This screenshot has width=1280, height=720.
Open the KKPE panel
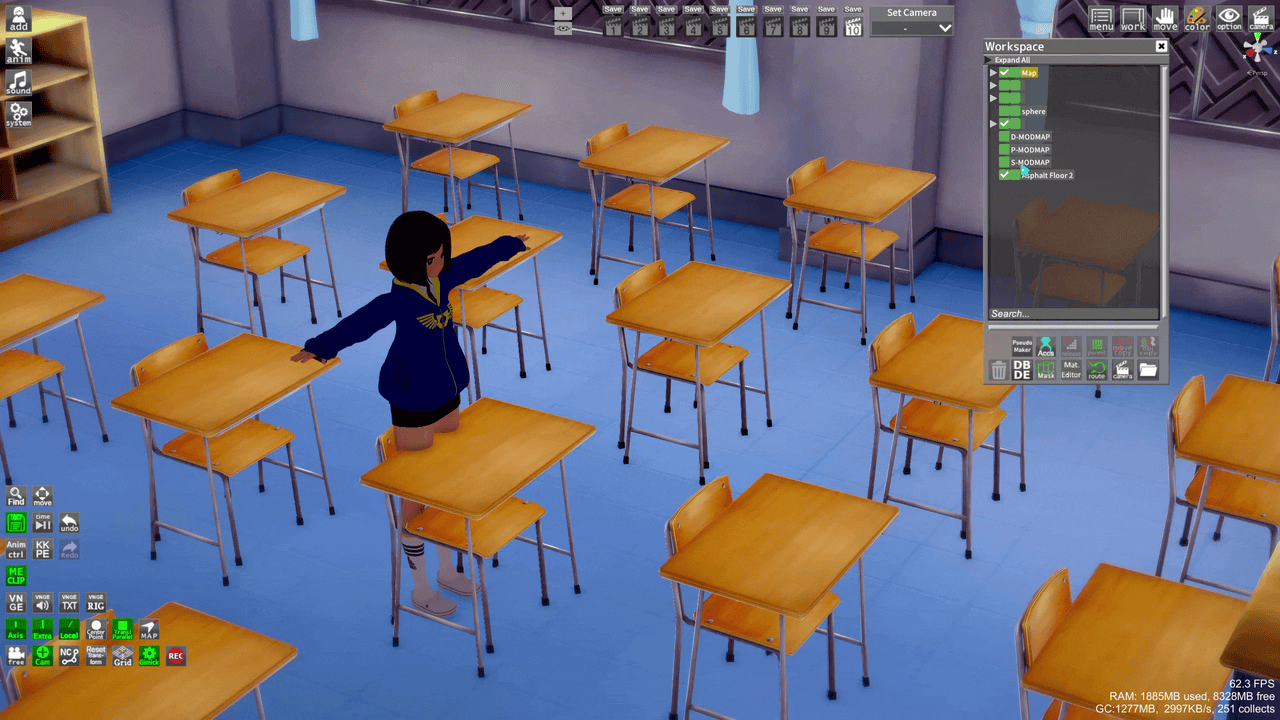tap(43, 549)
